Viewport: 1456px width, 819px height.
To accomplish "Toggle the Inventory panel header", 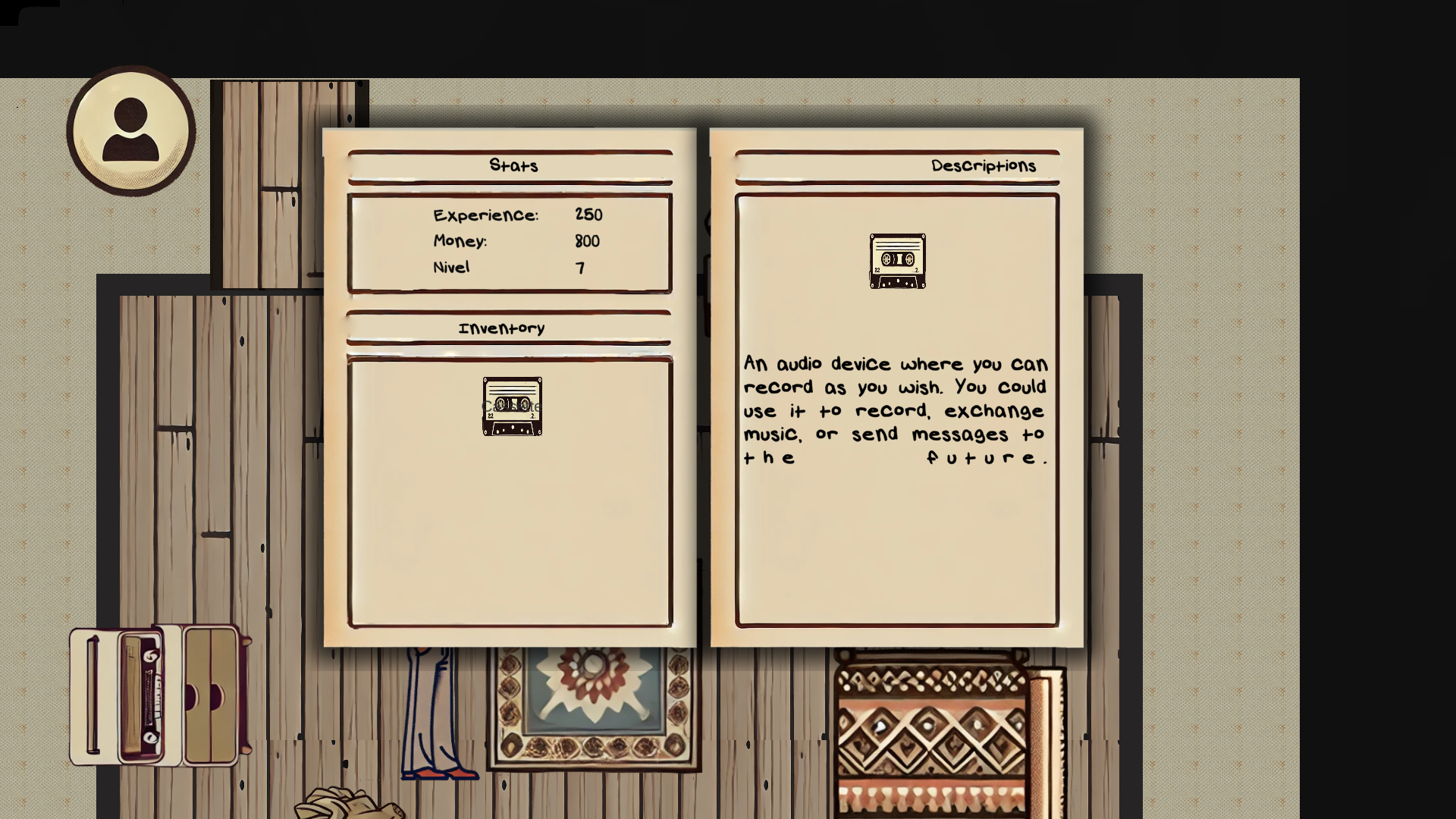I will pyautogui.click(x=500, y=328).
